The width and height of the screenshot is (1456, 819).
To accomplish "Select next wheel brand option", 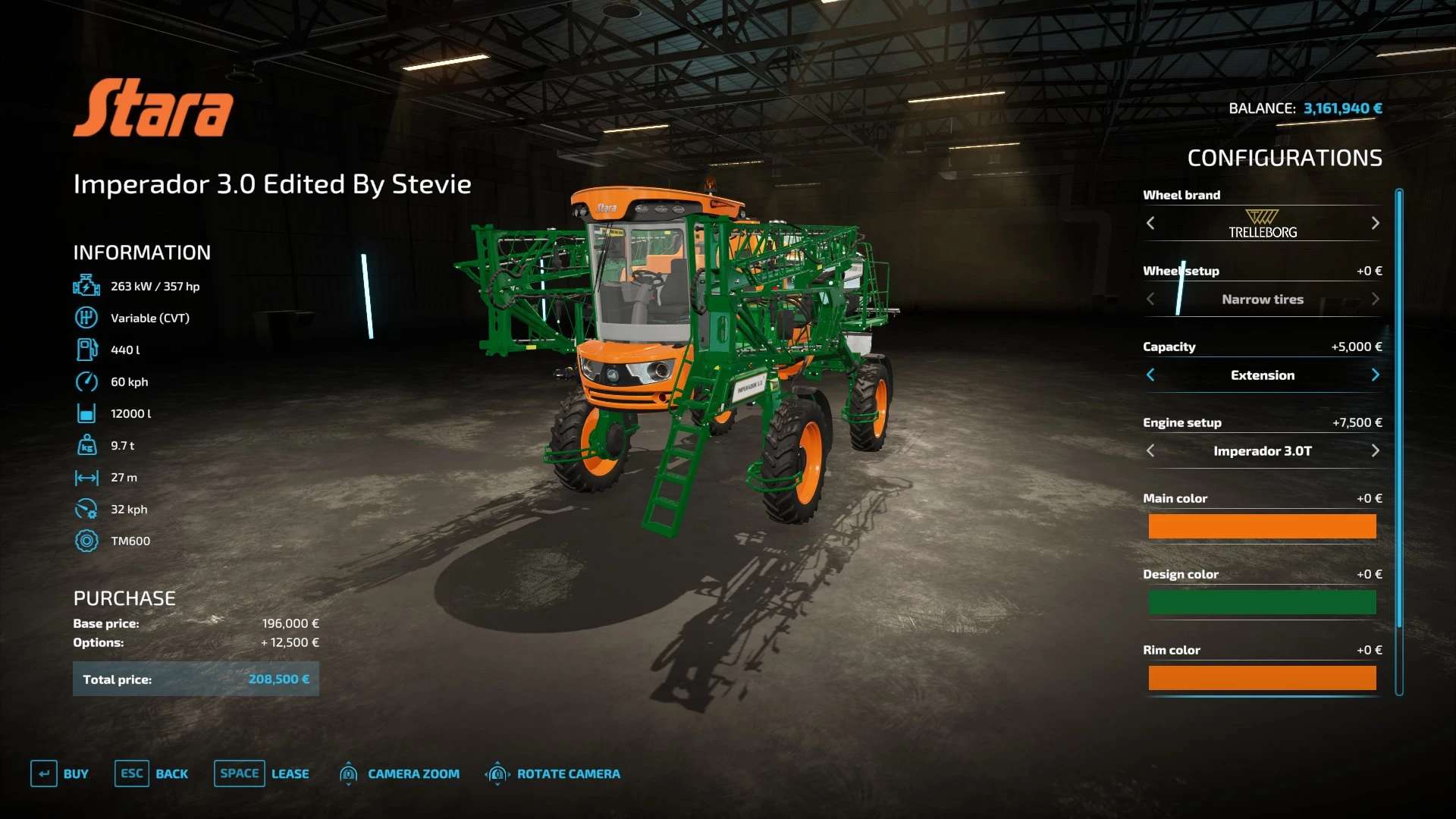I will (1375, 223).
